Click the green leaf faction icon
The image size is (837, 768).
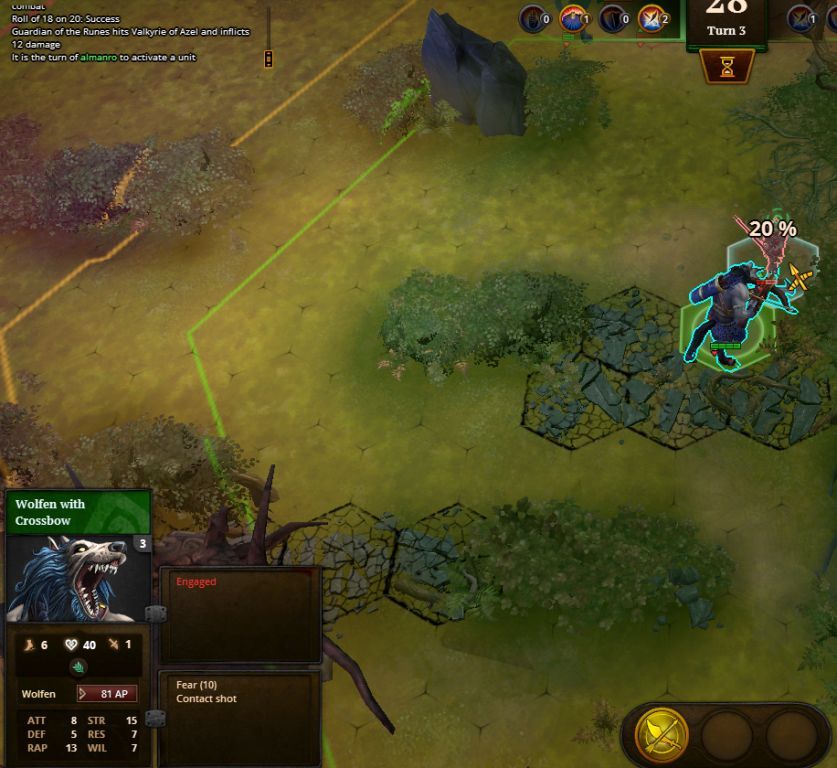point(79,667)
